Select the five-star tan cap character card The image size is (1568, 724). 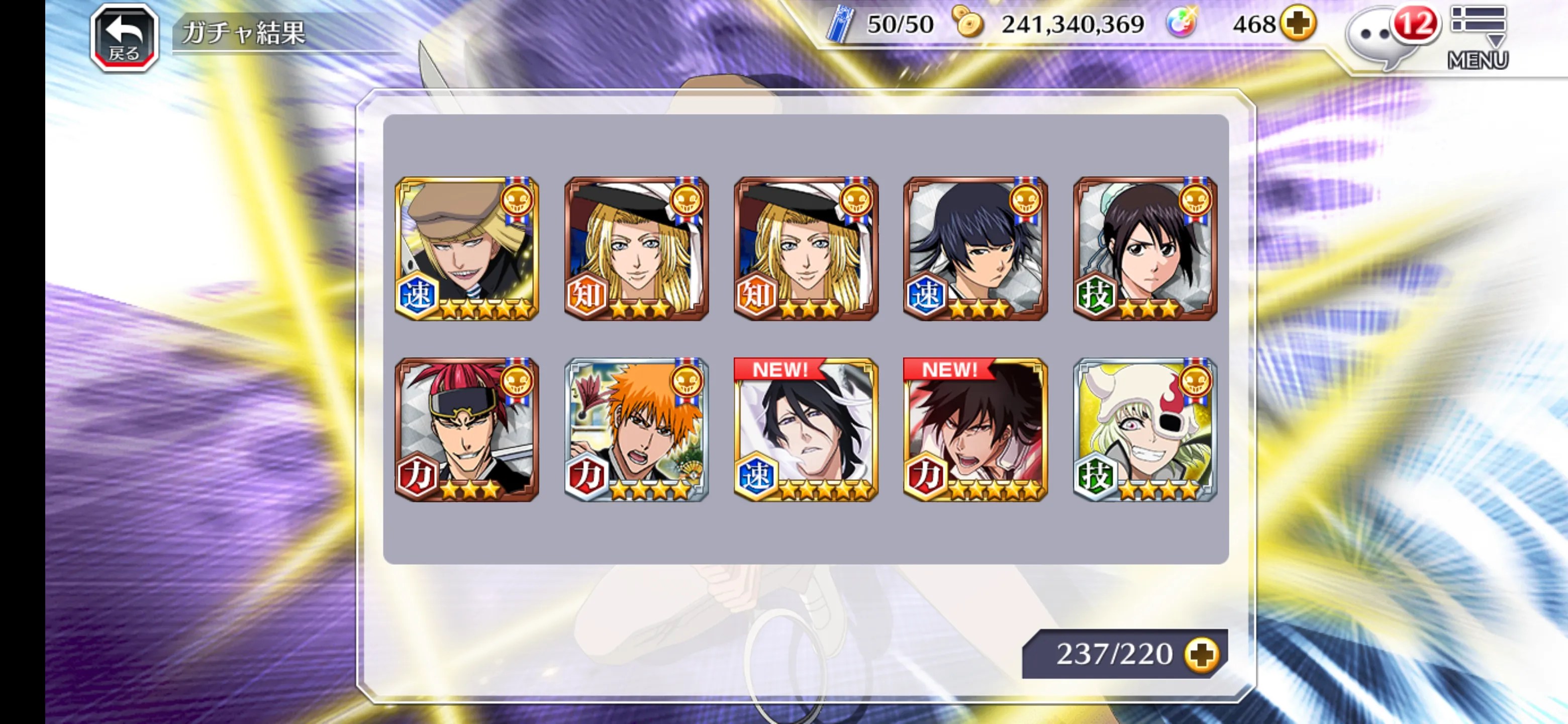(467, 248)
